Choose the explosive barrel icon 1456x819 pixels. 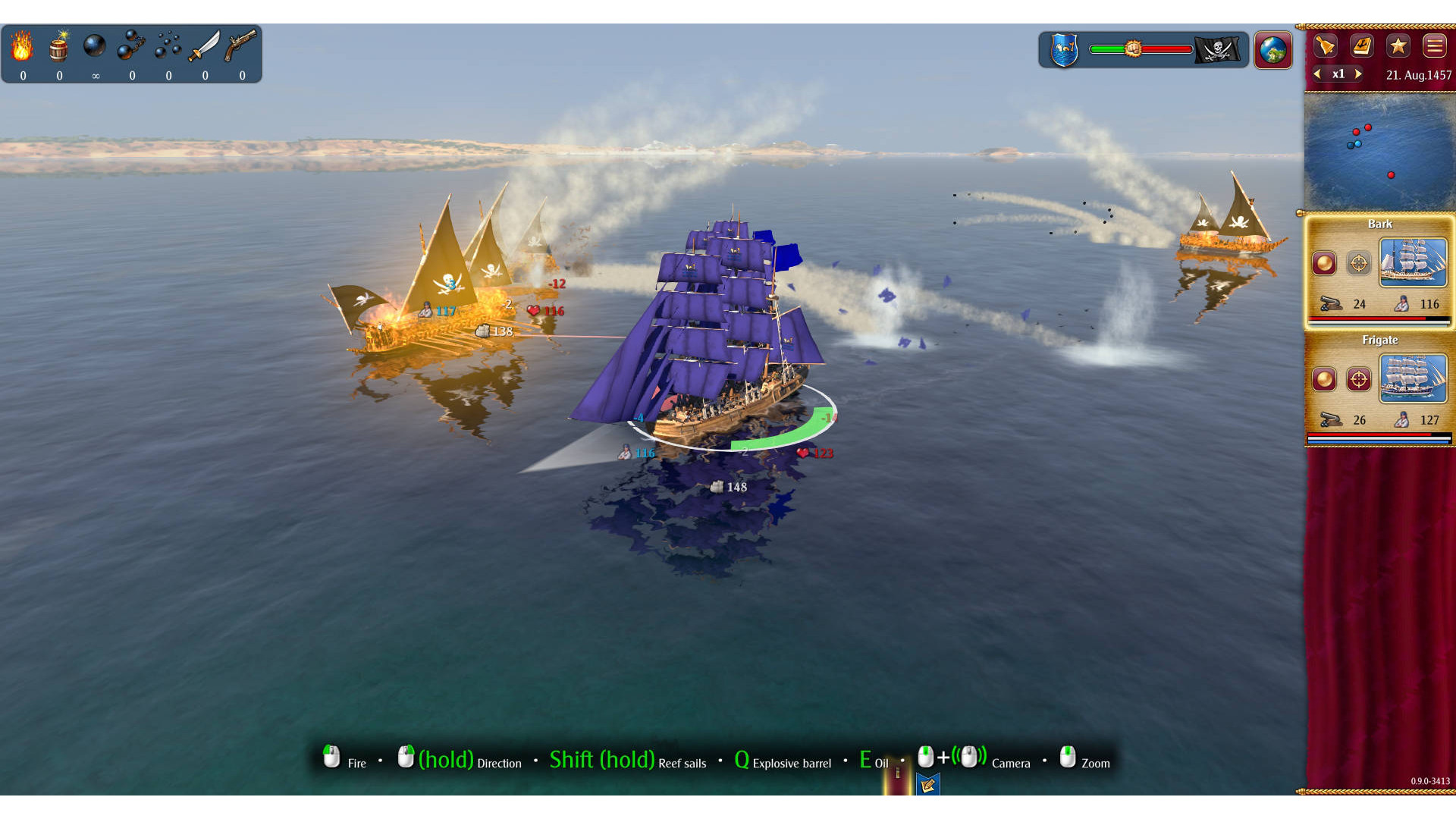(x=58, y=47)
